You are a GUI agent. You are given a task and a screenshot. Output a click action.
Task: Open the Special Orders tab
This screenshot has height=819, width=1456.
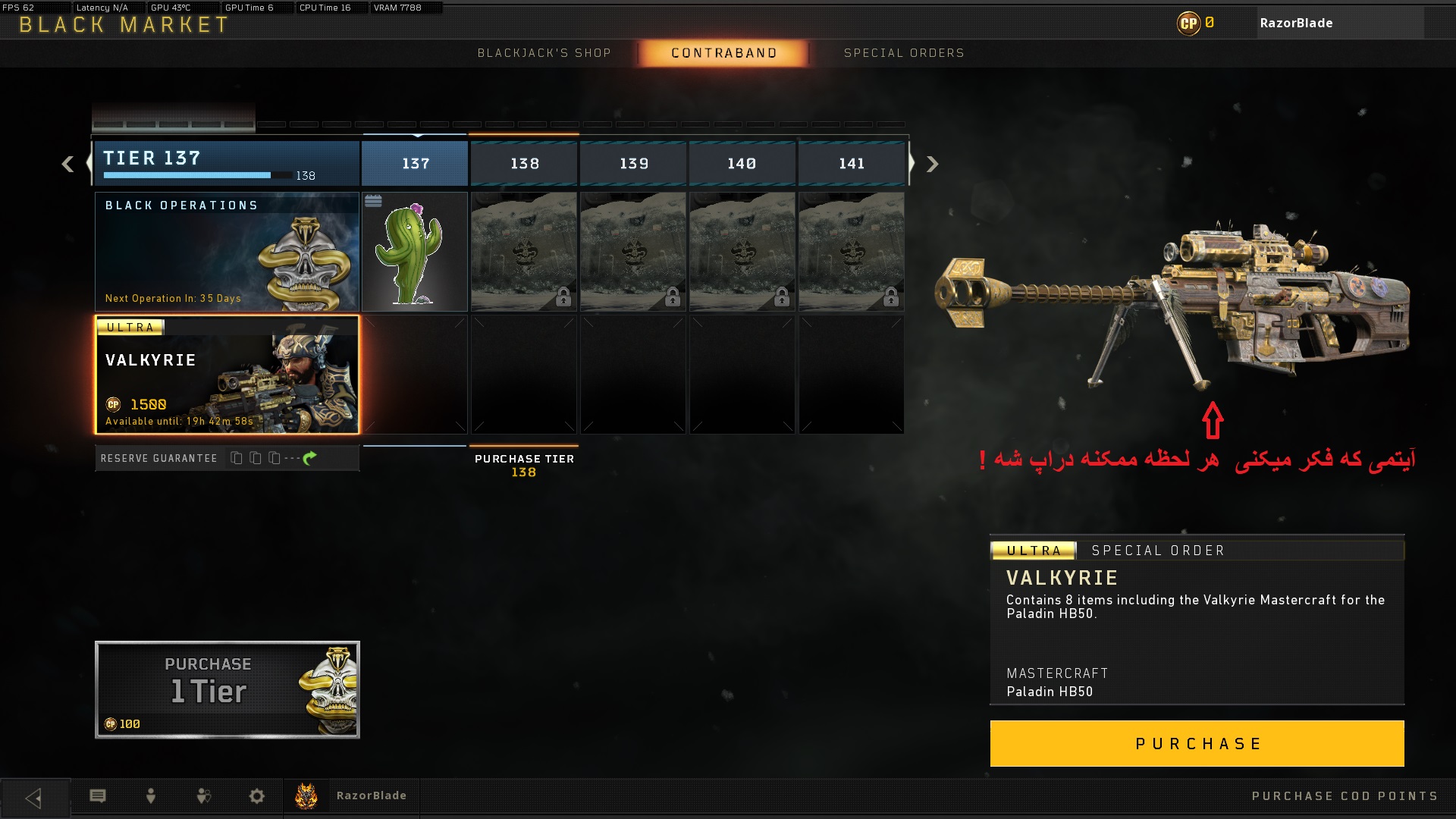coord(903,53)
